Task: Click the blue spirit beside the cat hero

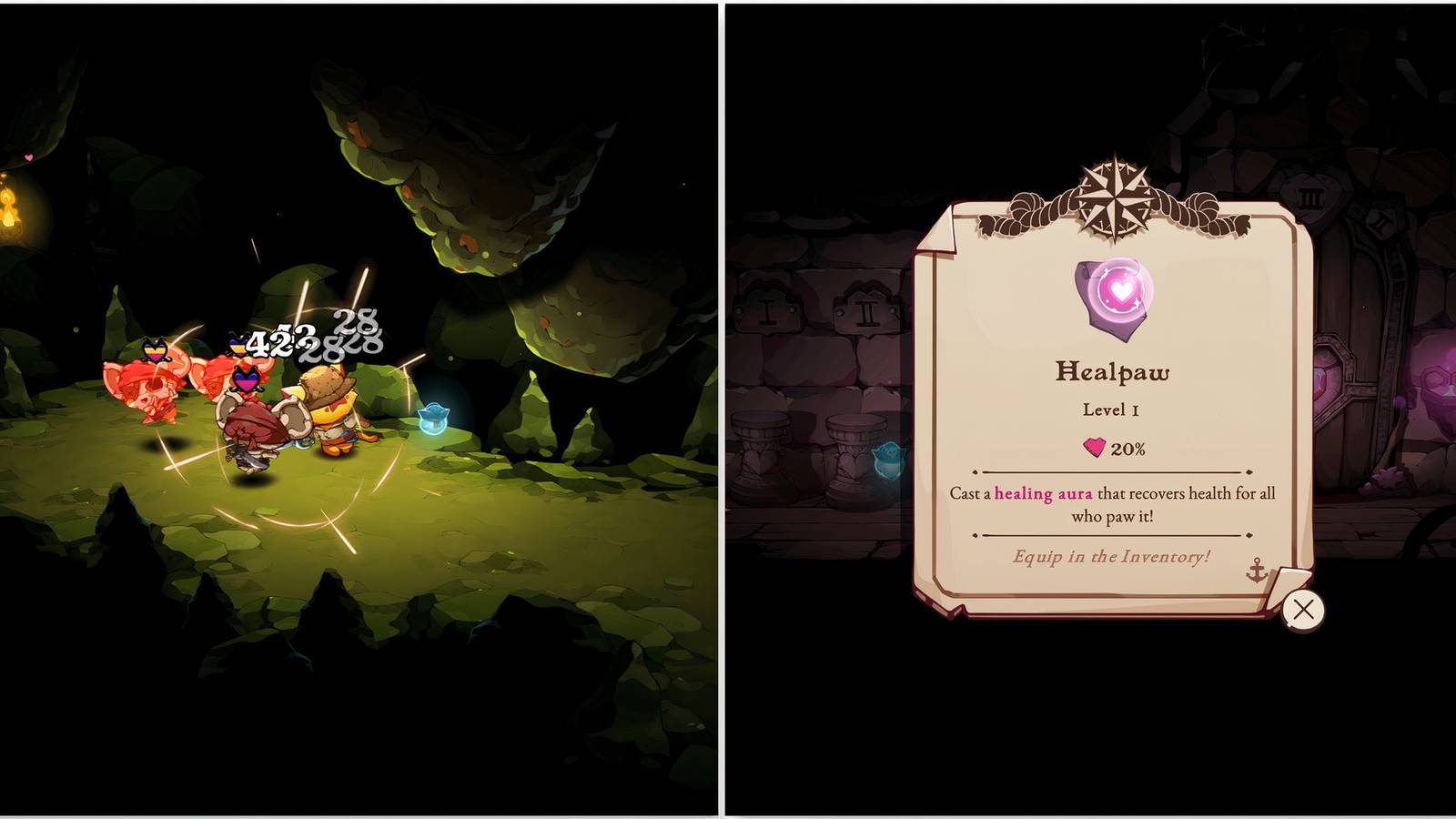Action: 435,418
